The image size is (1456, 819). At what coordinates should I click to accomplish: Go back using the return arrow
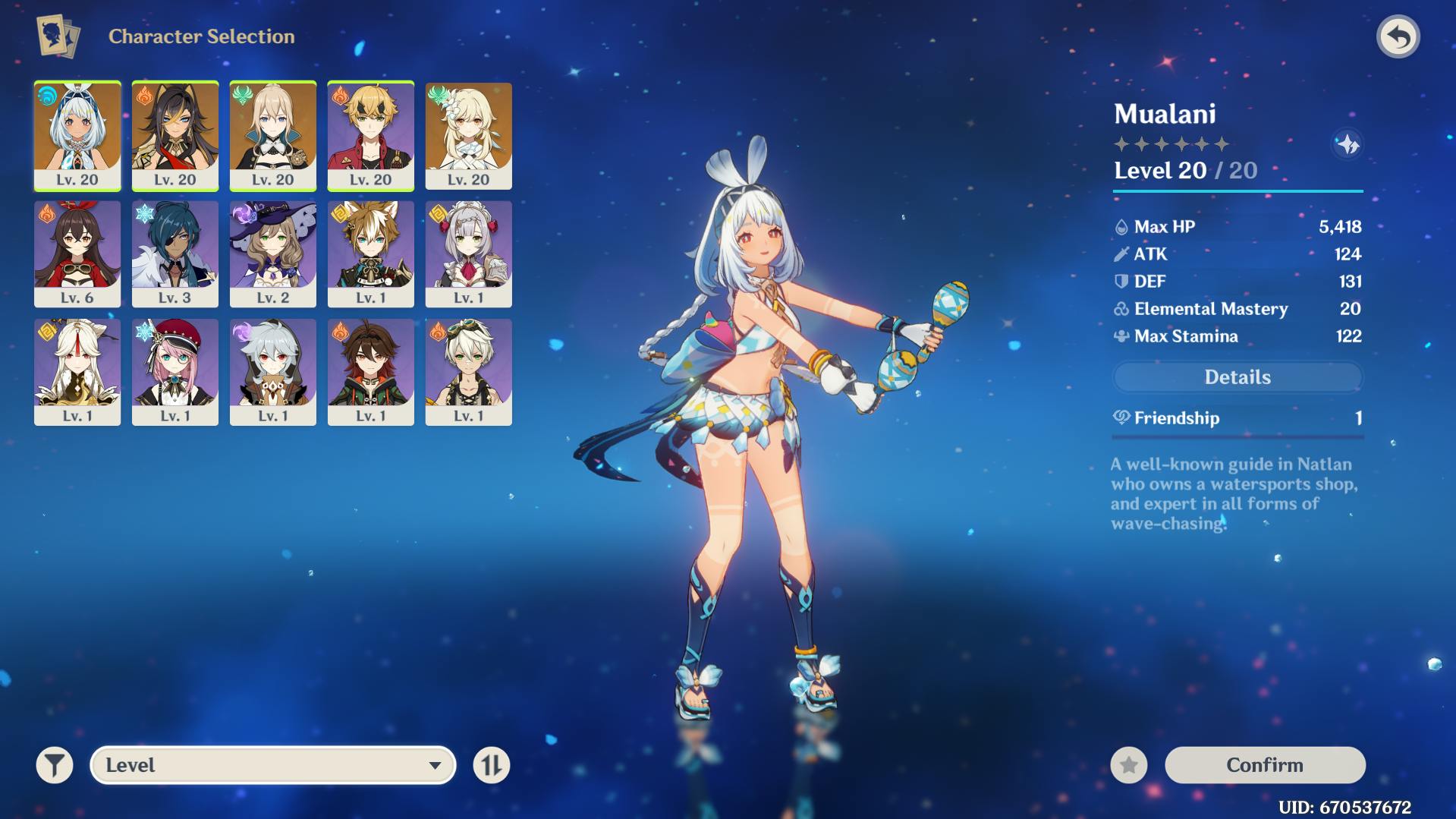[x=1398, y=37]
